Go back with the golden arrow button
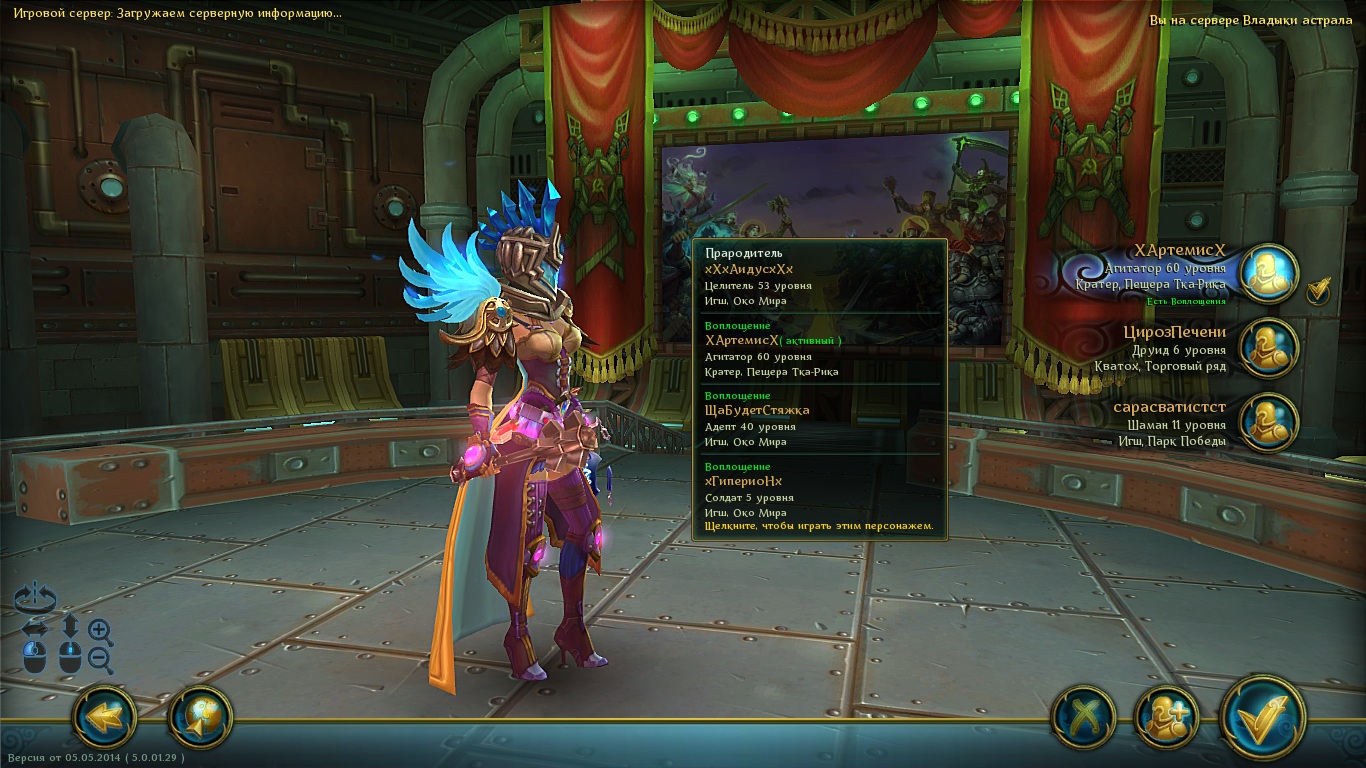Image resolution: width=1366 pixels, height=768 pixels. click(104, 717)
